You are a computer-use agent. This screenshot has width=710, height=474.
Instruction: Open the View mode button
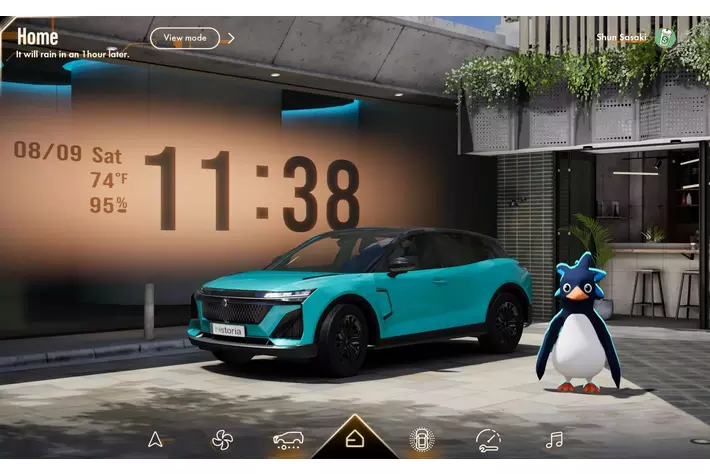click(185, 38)
